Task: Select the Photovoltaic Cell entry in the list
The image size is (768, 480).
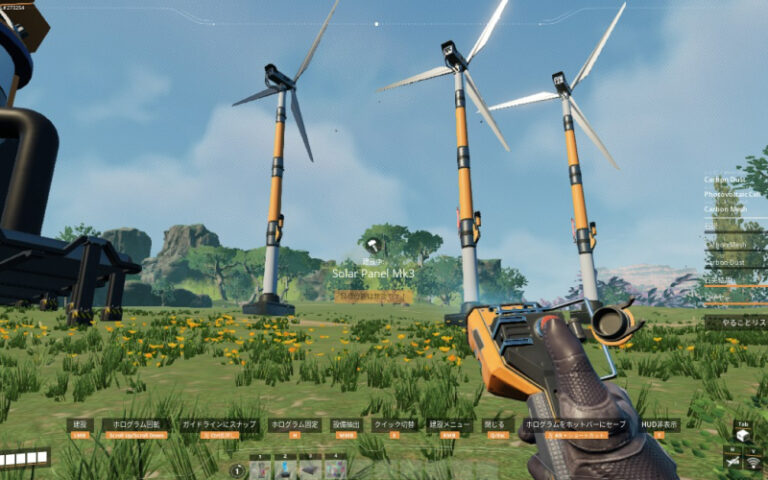Action: (x=735, y=194)
